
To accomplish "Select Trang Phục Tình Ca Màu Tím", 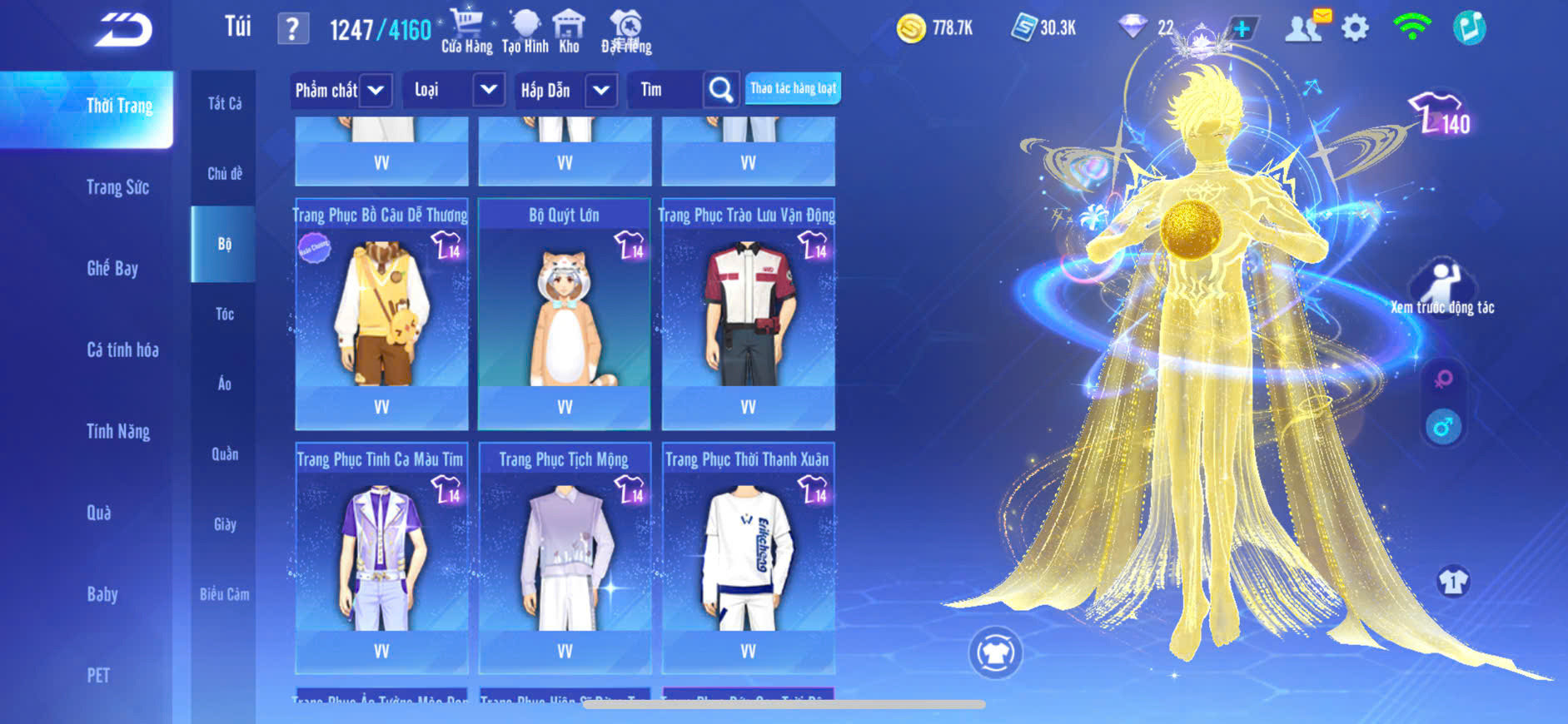I will point(381,558).
